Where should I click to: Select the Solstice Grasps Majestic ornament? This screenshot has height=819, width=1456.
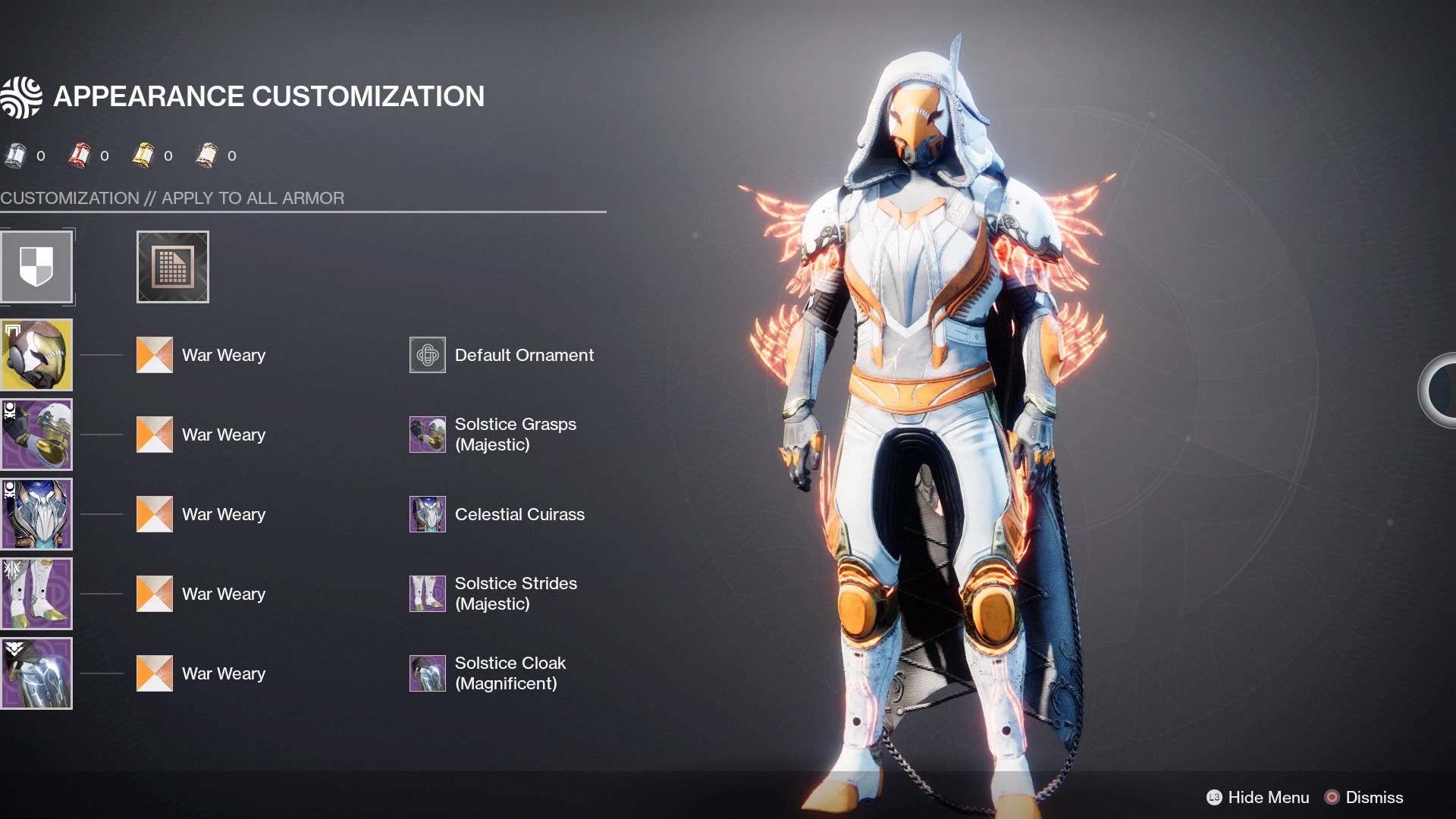pyautogui.click(x=427, y=434)
